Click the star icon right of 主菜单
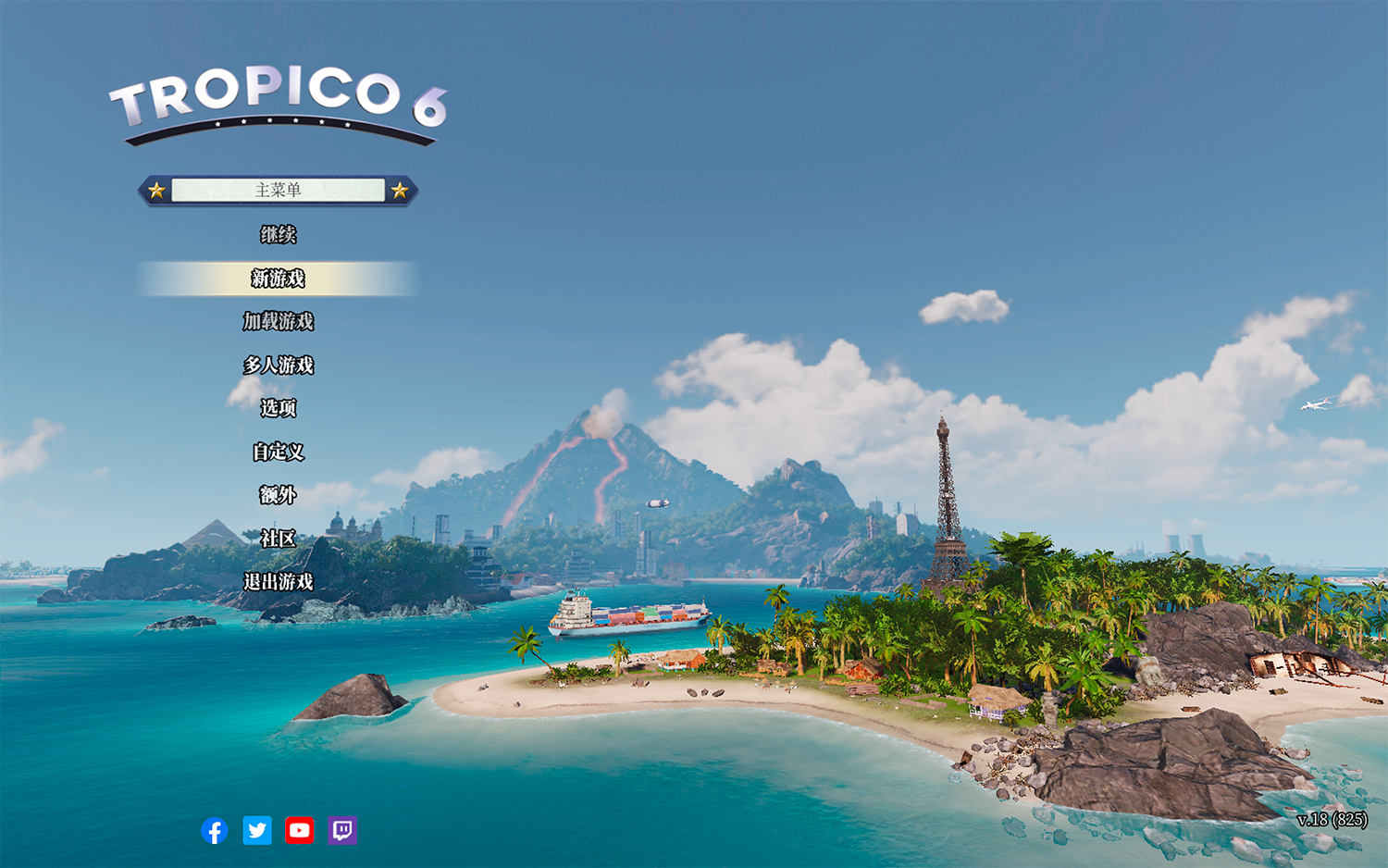The height and width of the screenshot is (868, 1388). tap(399, 190)
